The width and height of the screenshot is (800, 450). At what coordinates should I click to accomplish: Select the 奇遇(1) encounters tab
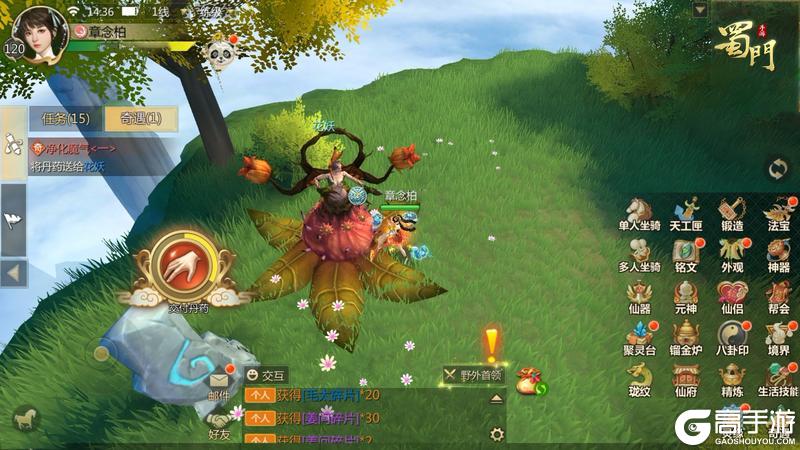pos(141,119)
